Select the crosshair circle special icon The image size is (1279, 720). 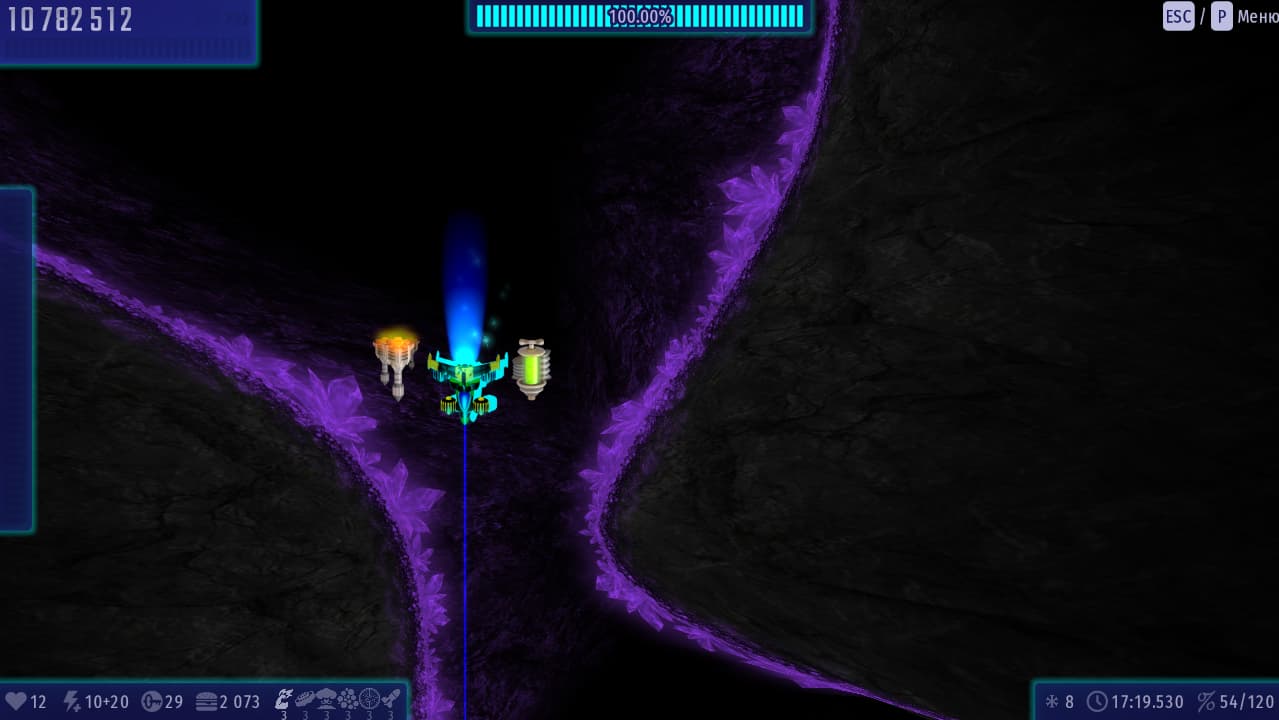click(369, 698)
